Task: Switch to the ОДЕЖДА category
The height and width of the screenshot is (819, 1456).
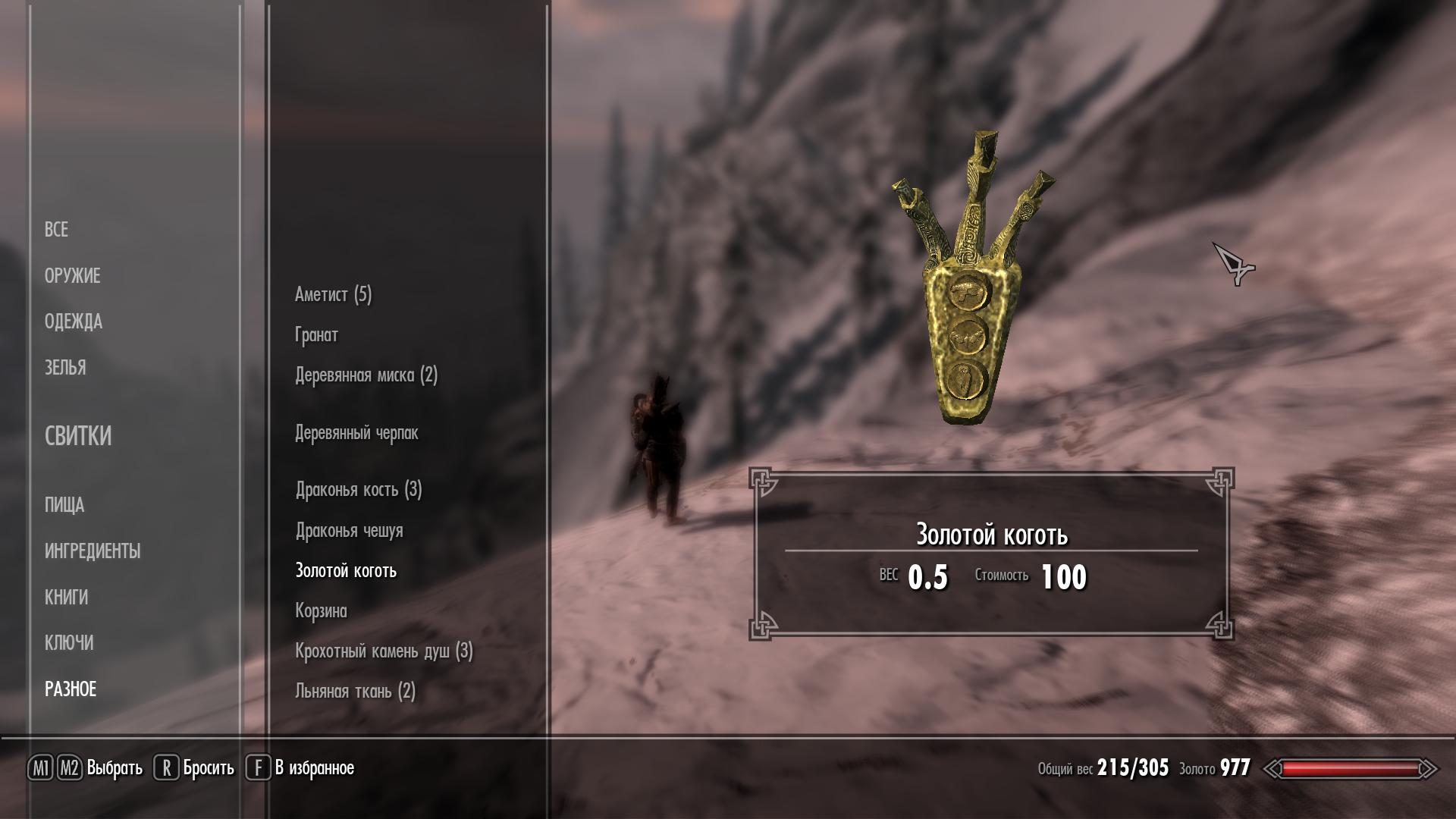Action: pos(73,322)
